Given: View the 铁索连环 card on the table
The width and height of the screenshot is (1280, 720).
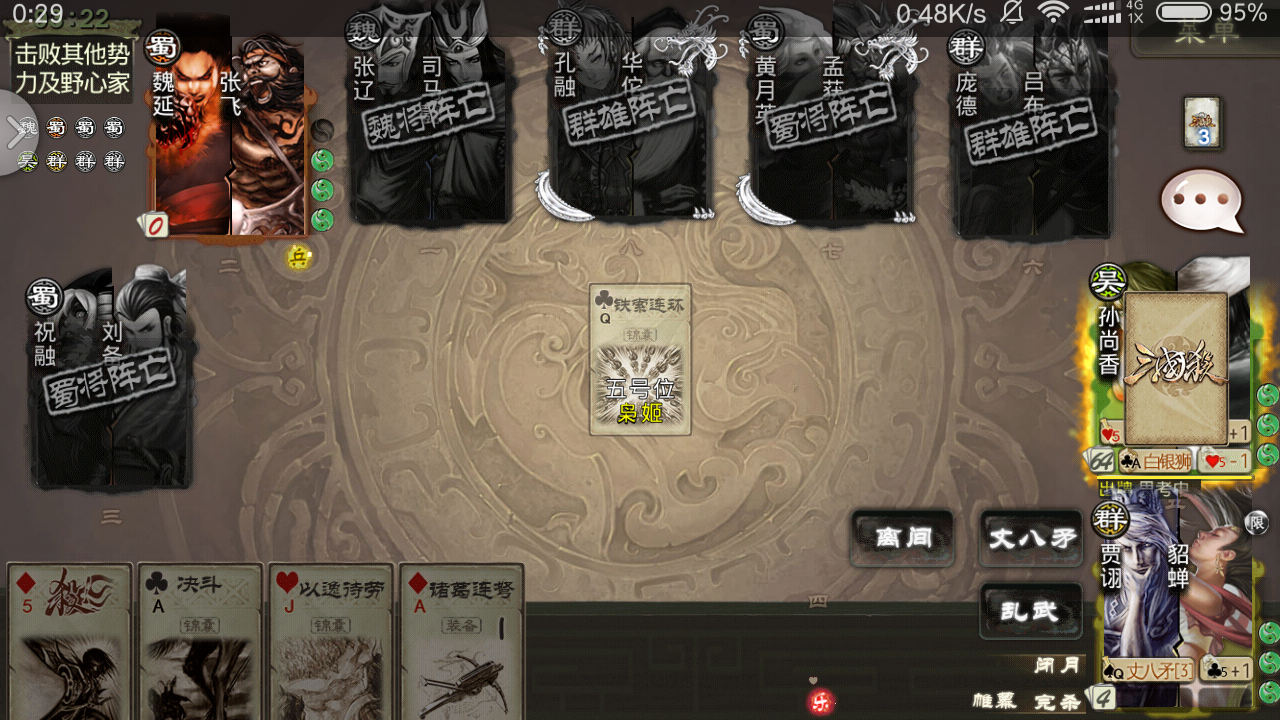Looking at the screenshot, I should 640,360.
